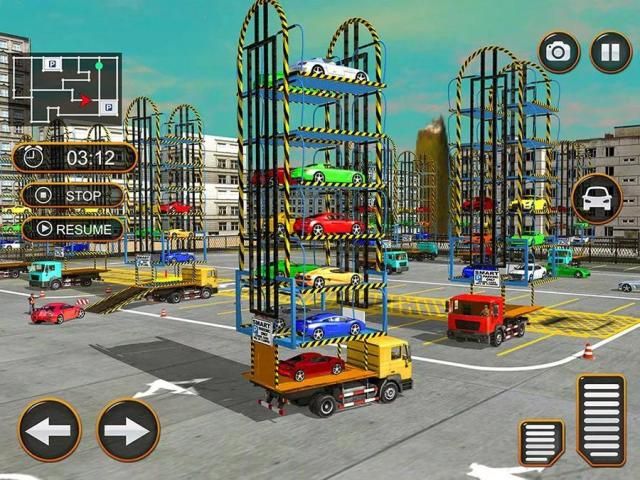Activate the white car icon button

pyautogui.click(x=597, y=198)
